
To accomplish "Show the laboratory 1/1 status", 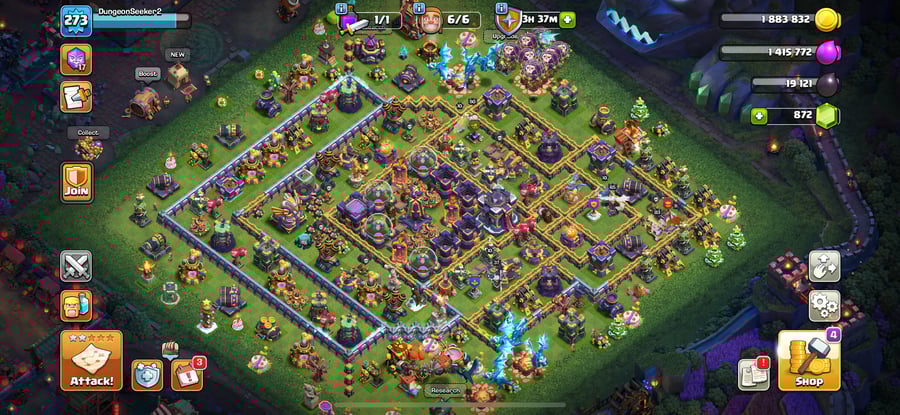I will point(370,19).
